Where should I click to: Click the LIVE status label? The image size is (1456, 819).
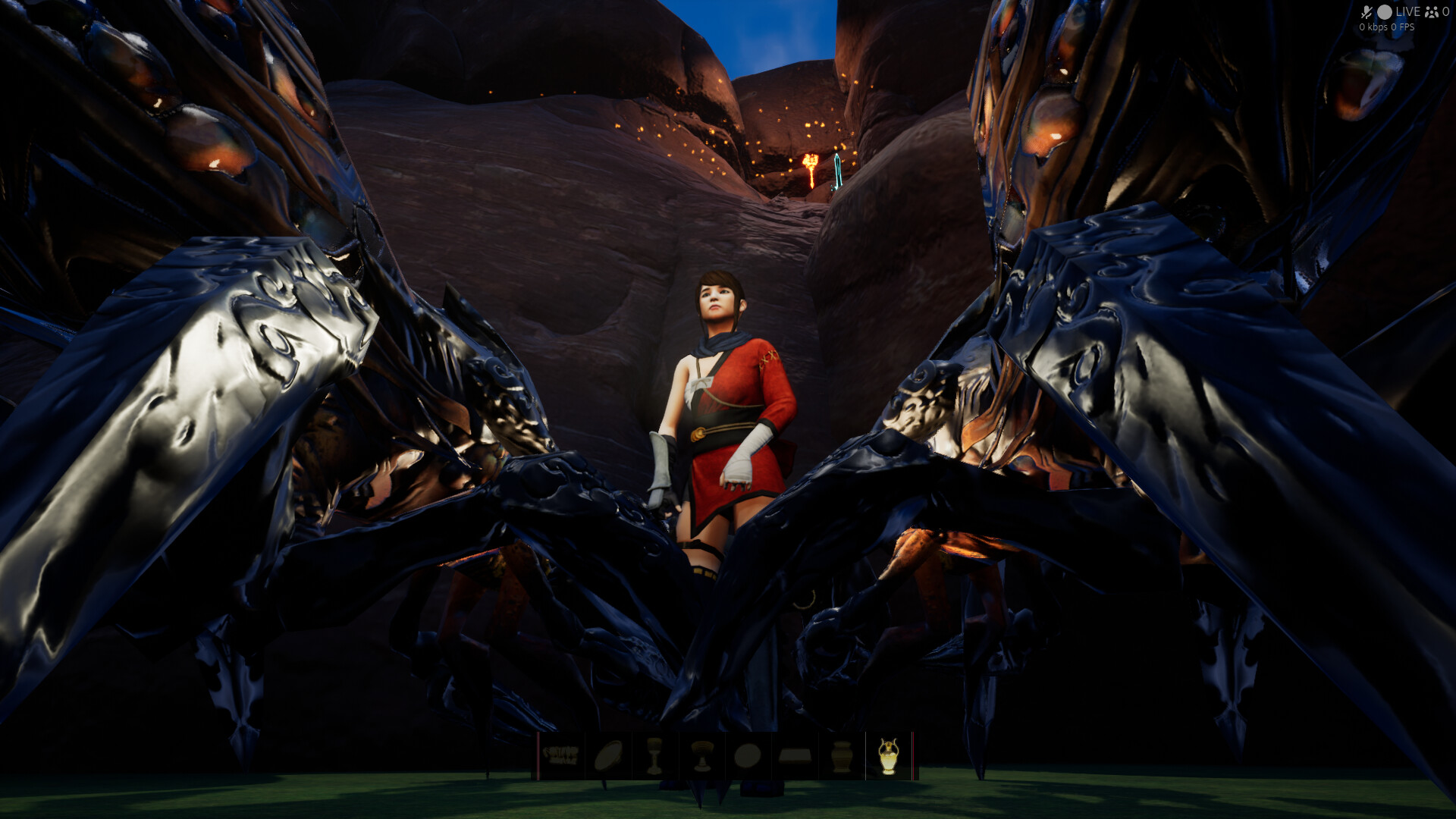point(1408,12)
